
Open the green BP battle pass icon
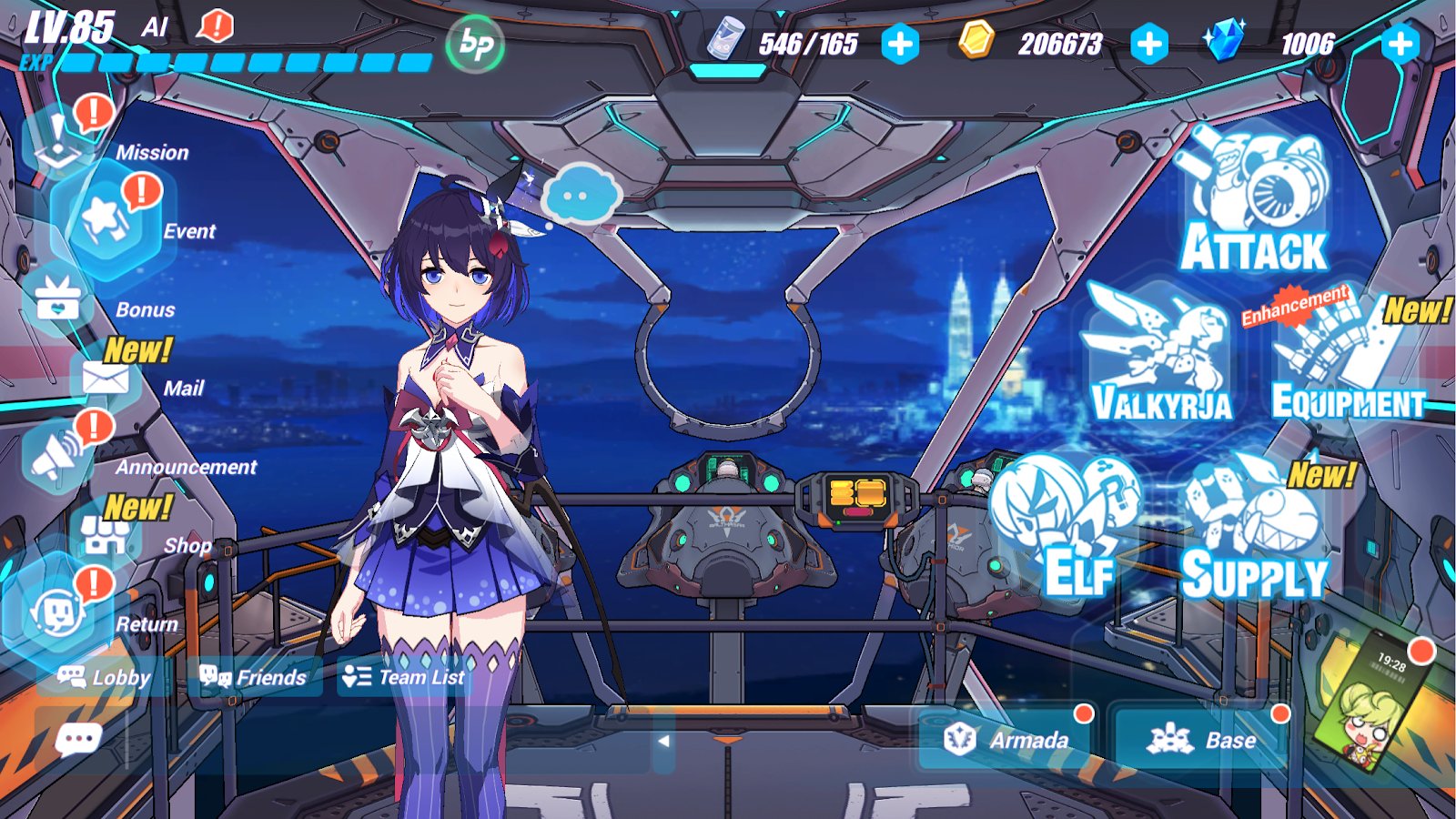[x=475, y=43]
